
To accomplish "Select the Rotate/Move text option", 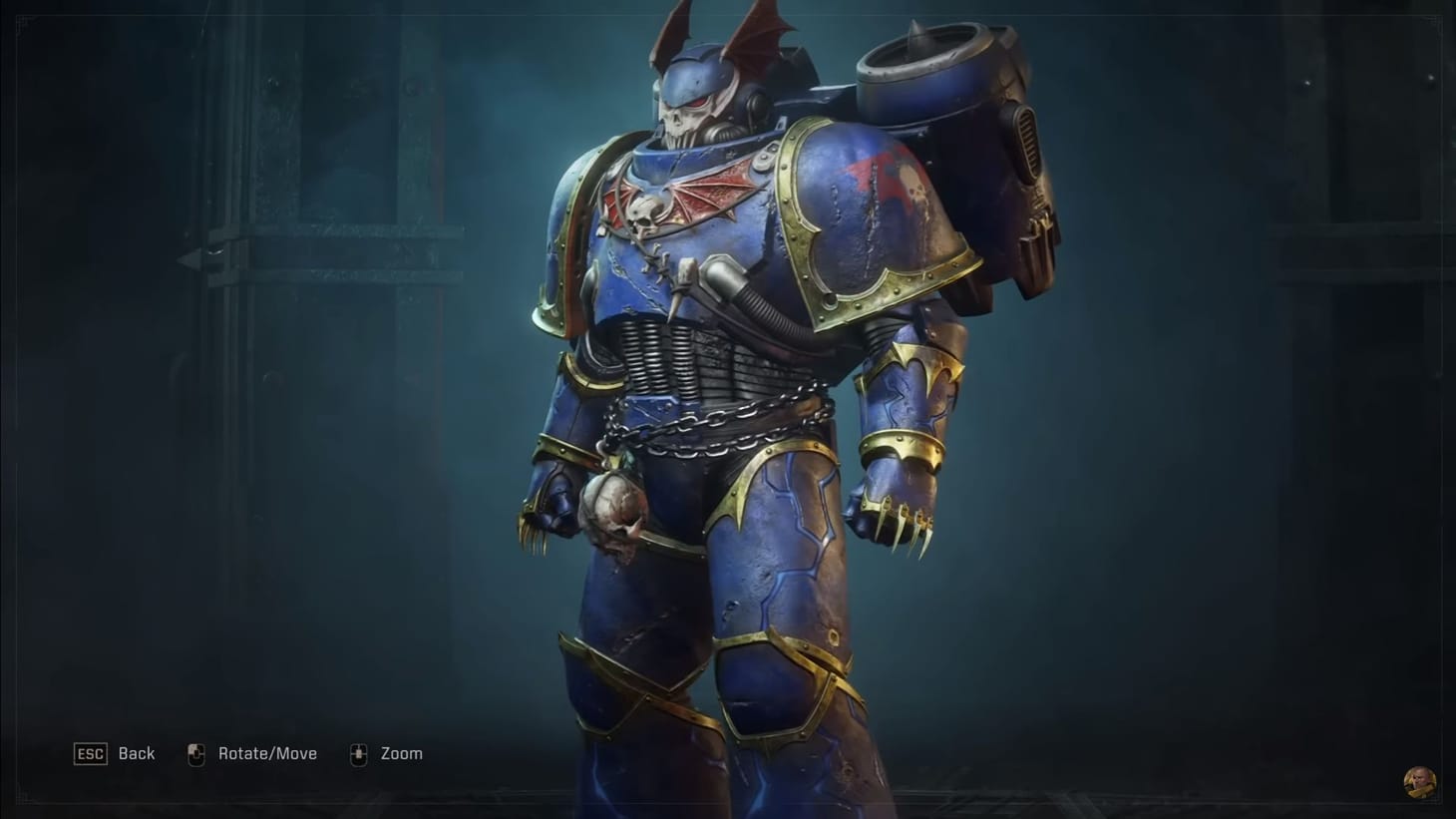I will 267,753.
